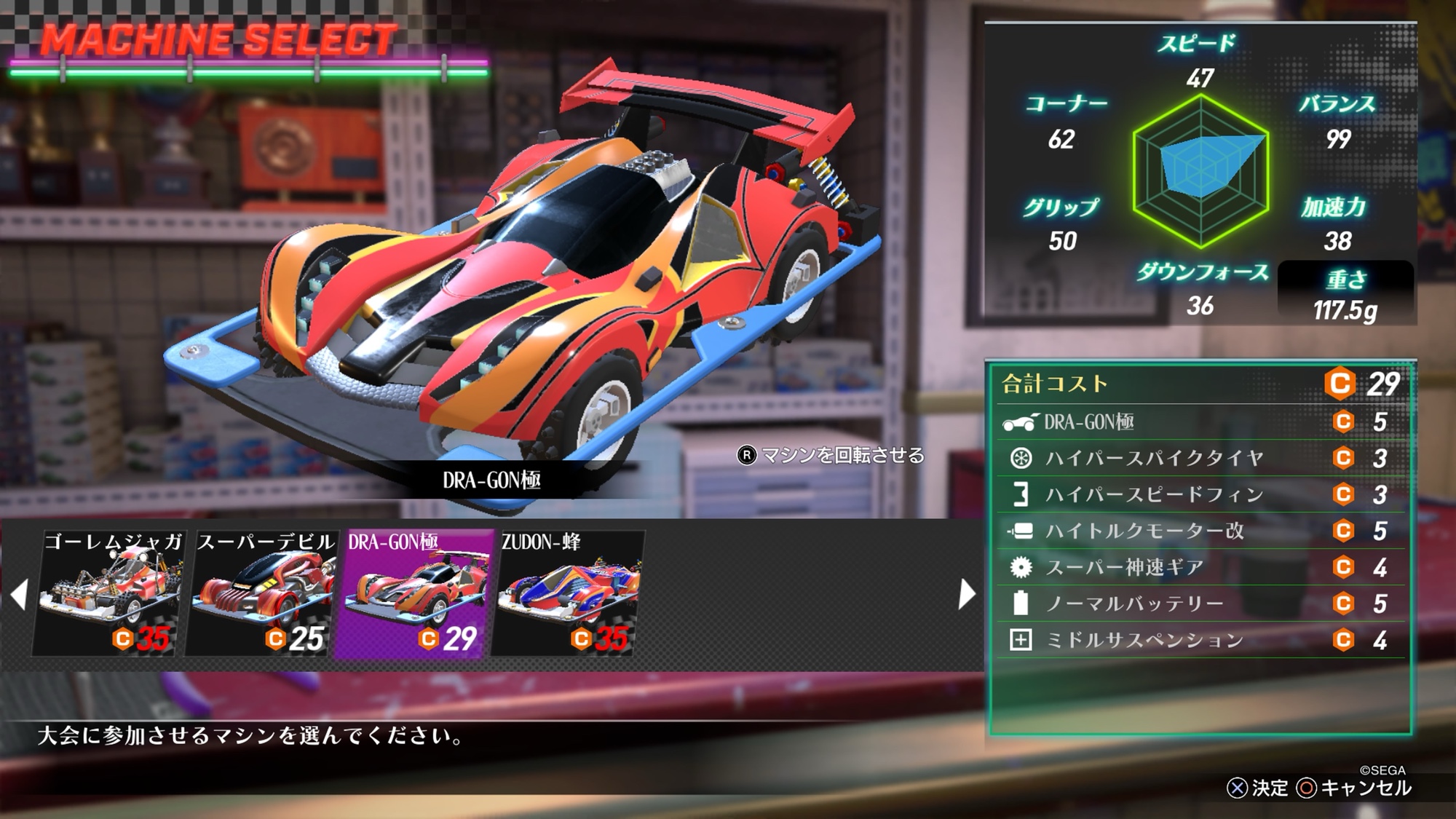The width and height of the screenshot is (1456, 819).
Task: Select the ノーマルバッテリー battery row
Action: pyautogui.click(x=1200, y=604)
